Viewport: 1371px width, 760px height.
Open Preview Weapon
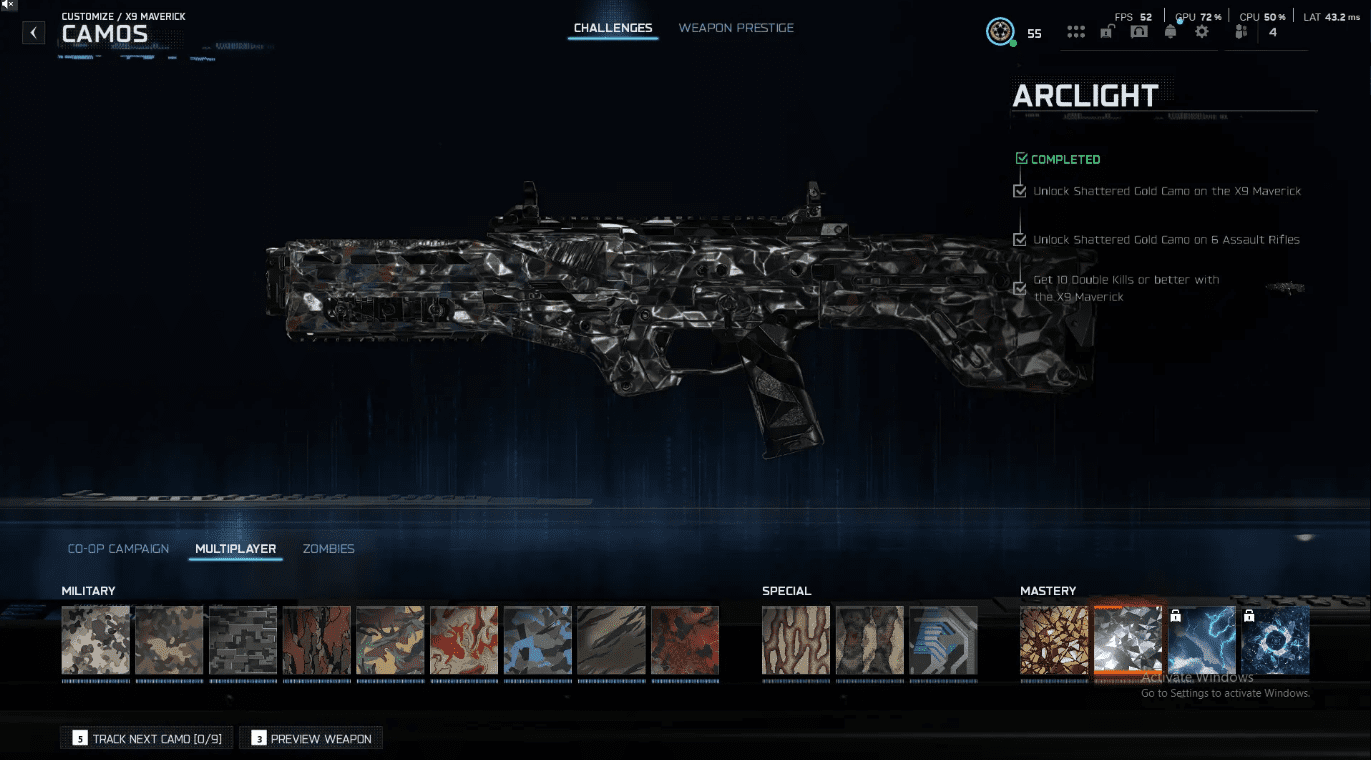[x=311, y=739]
